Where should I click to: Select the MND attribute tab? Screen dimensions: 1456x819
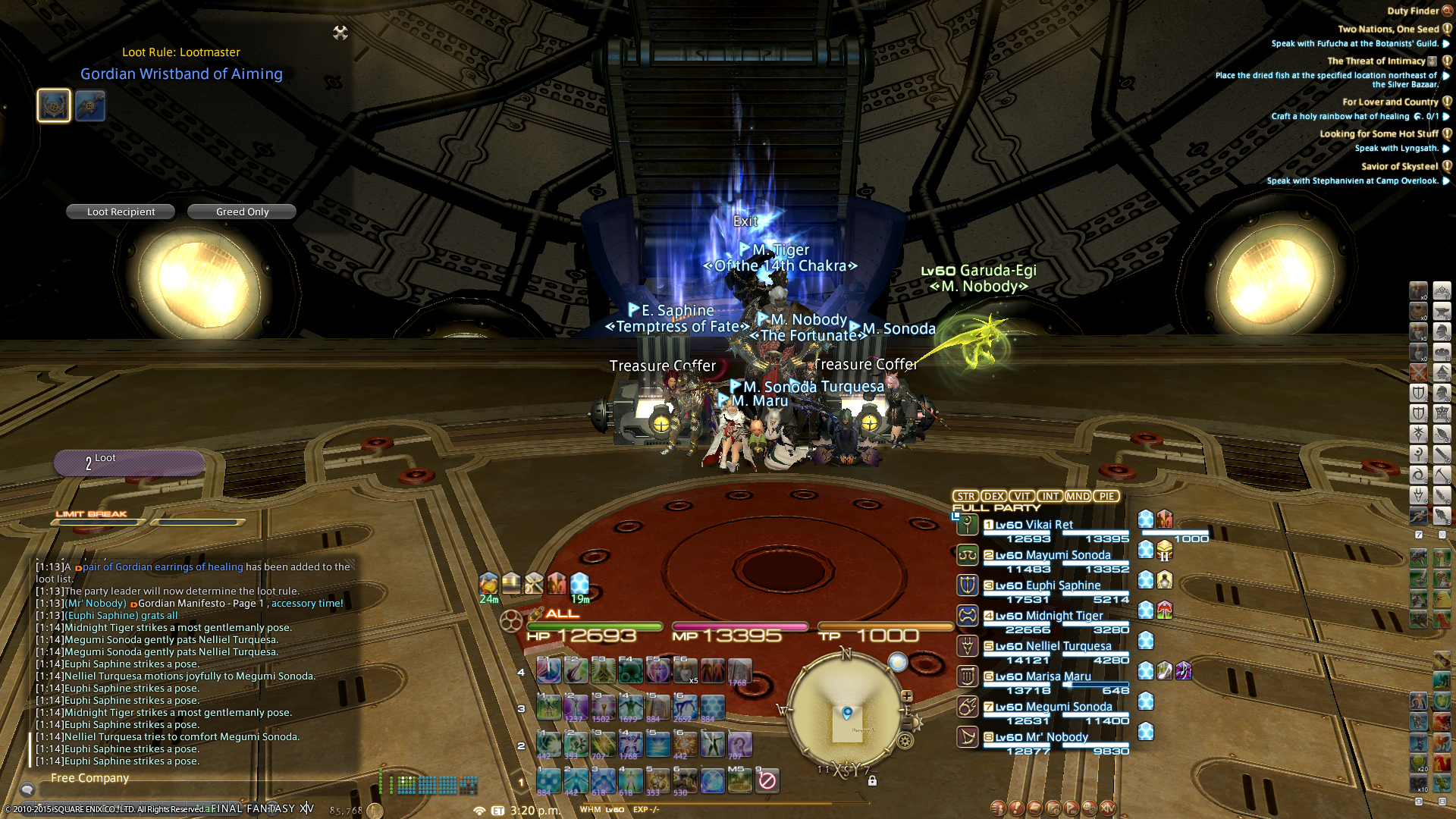click(x=1078, y=496)
